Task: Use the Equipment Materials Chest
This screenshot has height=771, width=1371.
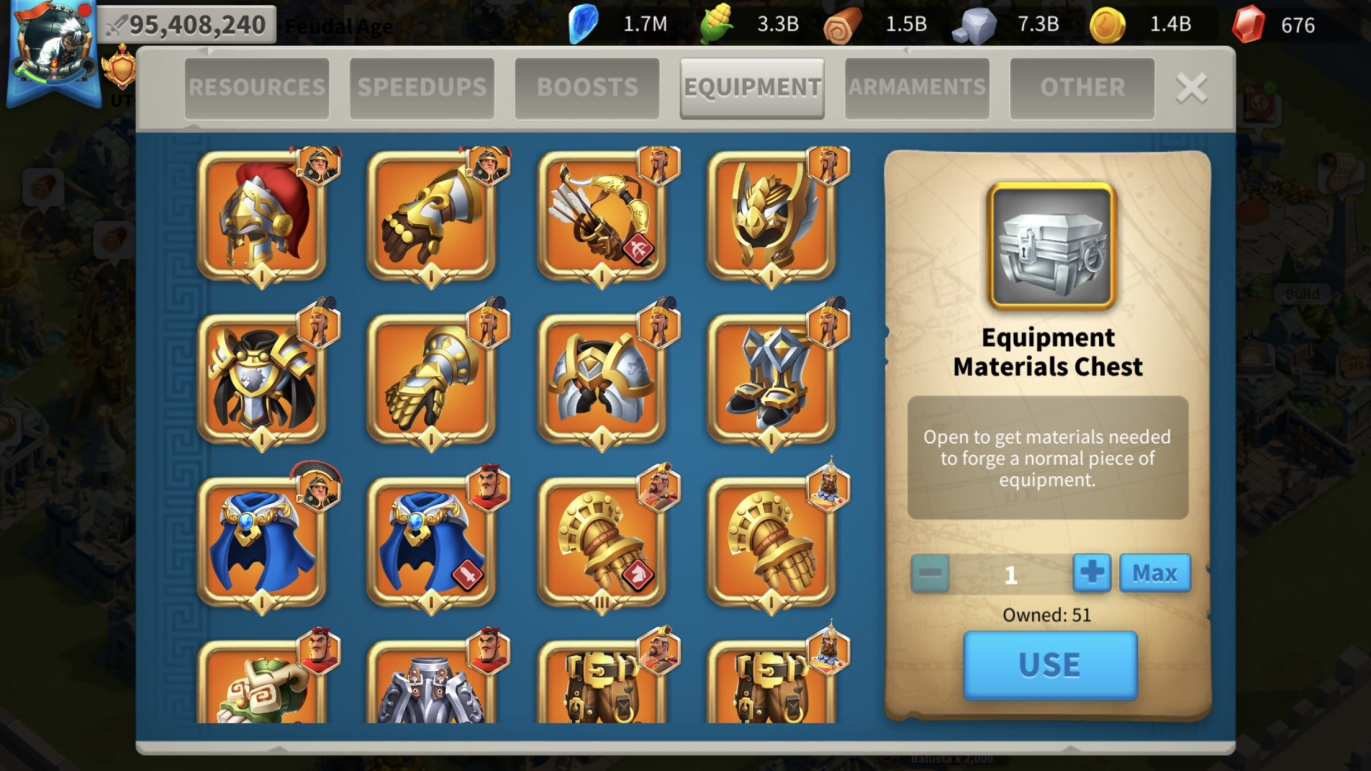Action: 1050,665
